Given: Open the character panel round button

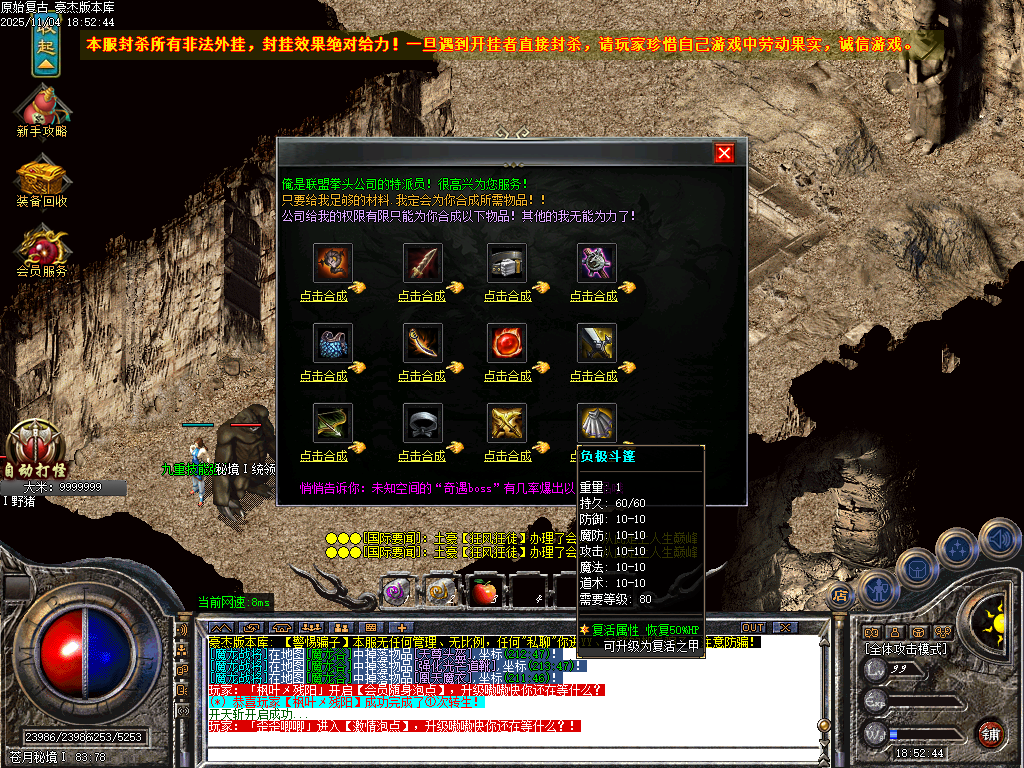Looking at the screenshot, I should (x=877, y=589).
